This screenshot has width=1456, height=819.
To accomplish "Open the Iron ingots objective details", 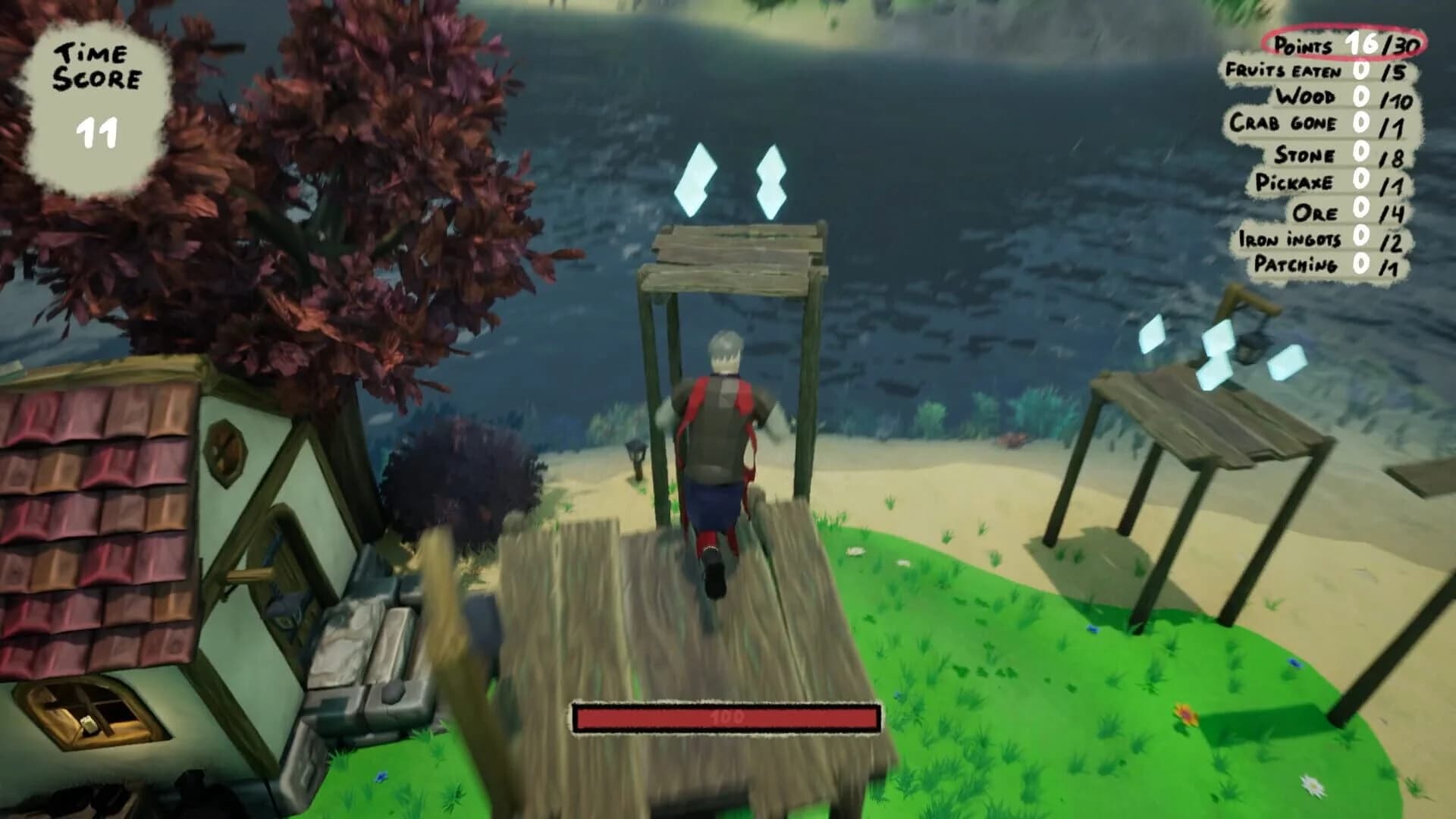I will point(1289,238).
